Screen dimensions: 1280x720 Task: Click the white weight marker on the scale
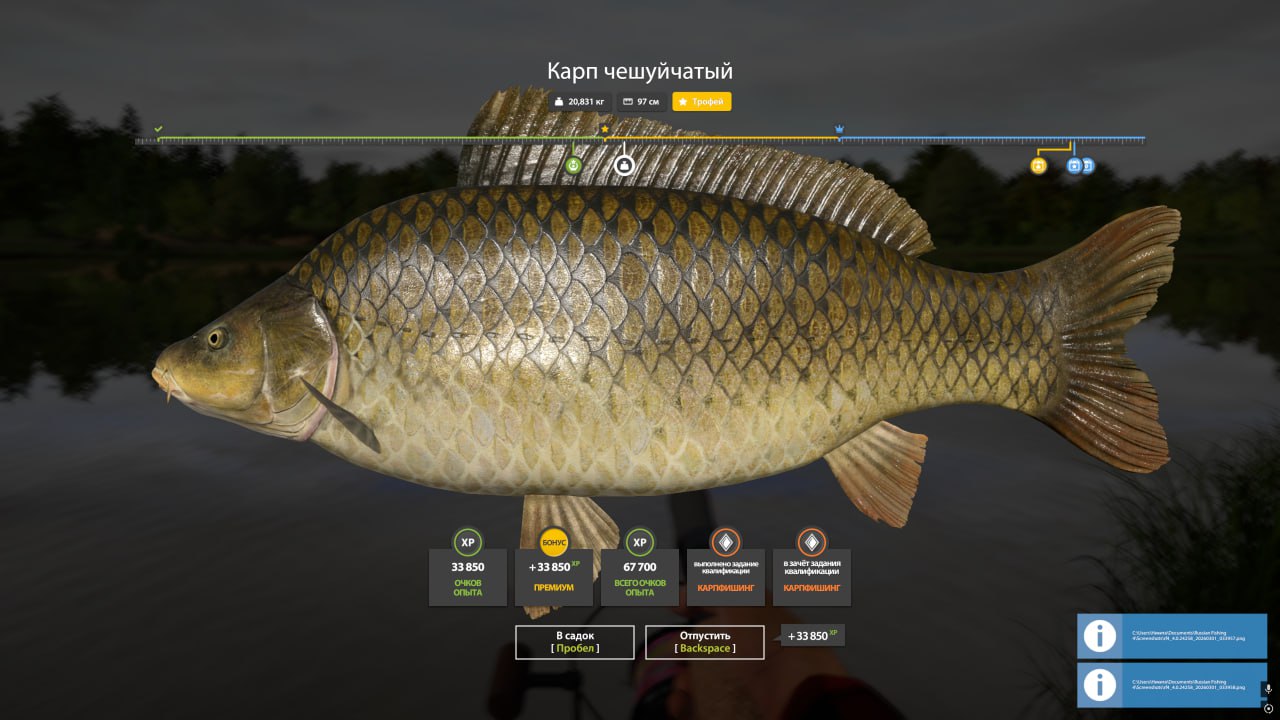coord(624,165)
